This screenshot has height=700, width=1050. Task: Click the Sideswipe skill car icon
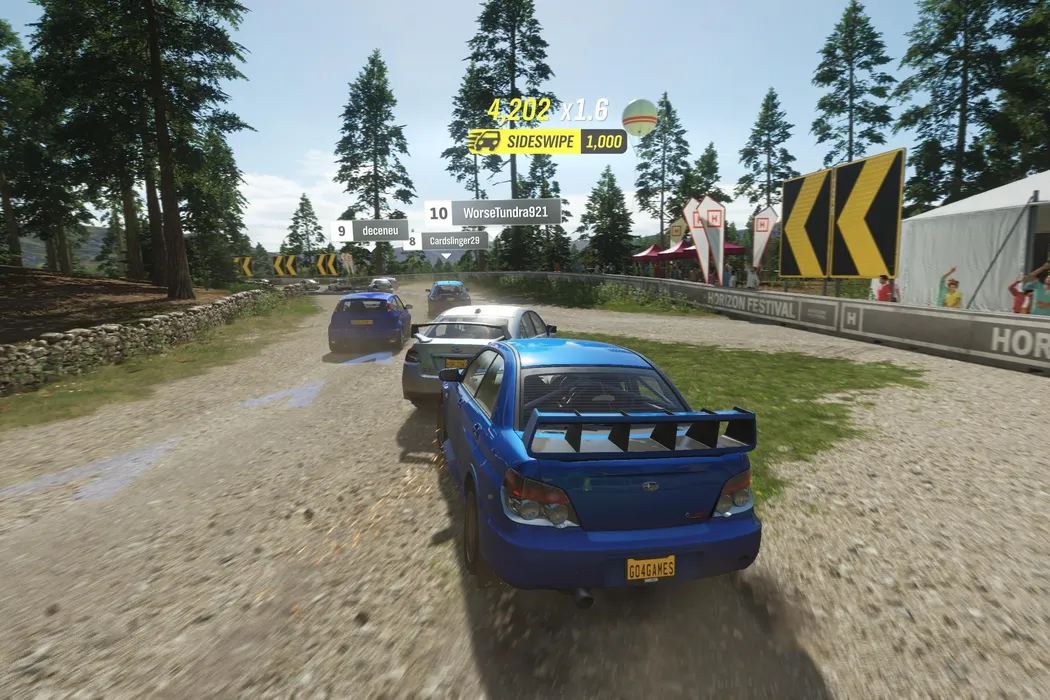point(484,141)
